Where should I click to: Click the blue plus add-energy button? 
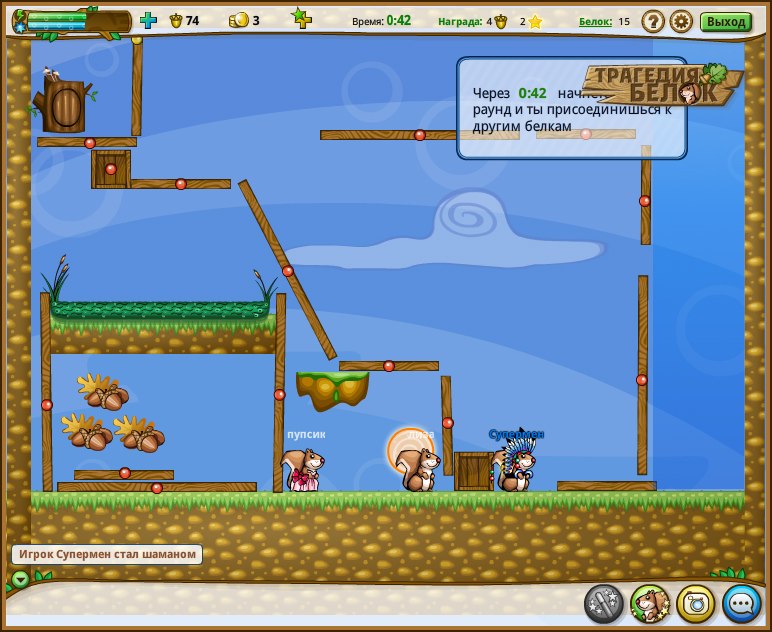(148, 20)
